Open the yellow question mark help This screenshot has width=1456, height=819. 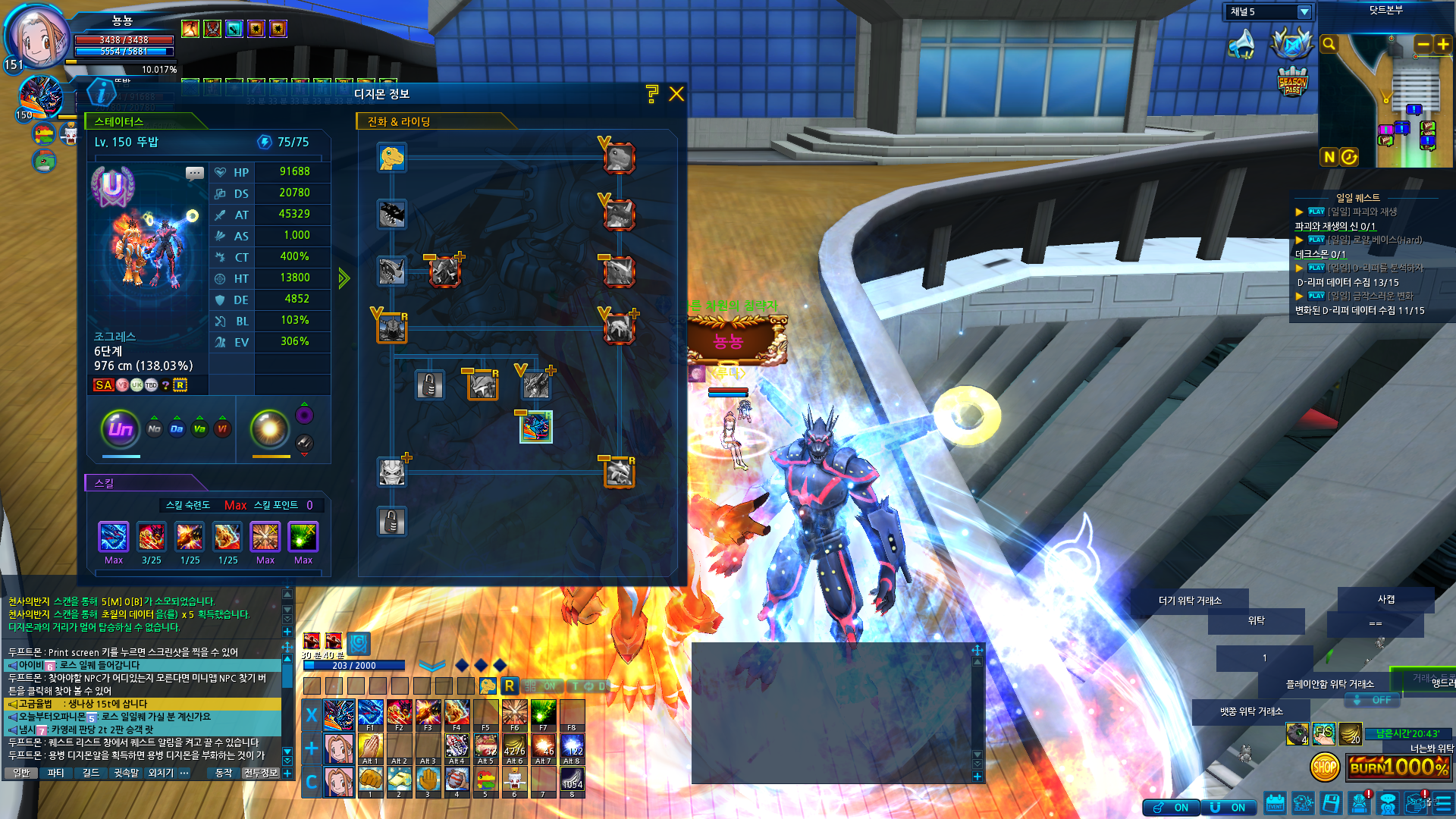tap(651, 94)
